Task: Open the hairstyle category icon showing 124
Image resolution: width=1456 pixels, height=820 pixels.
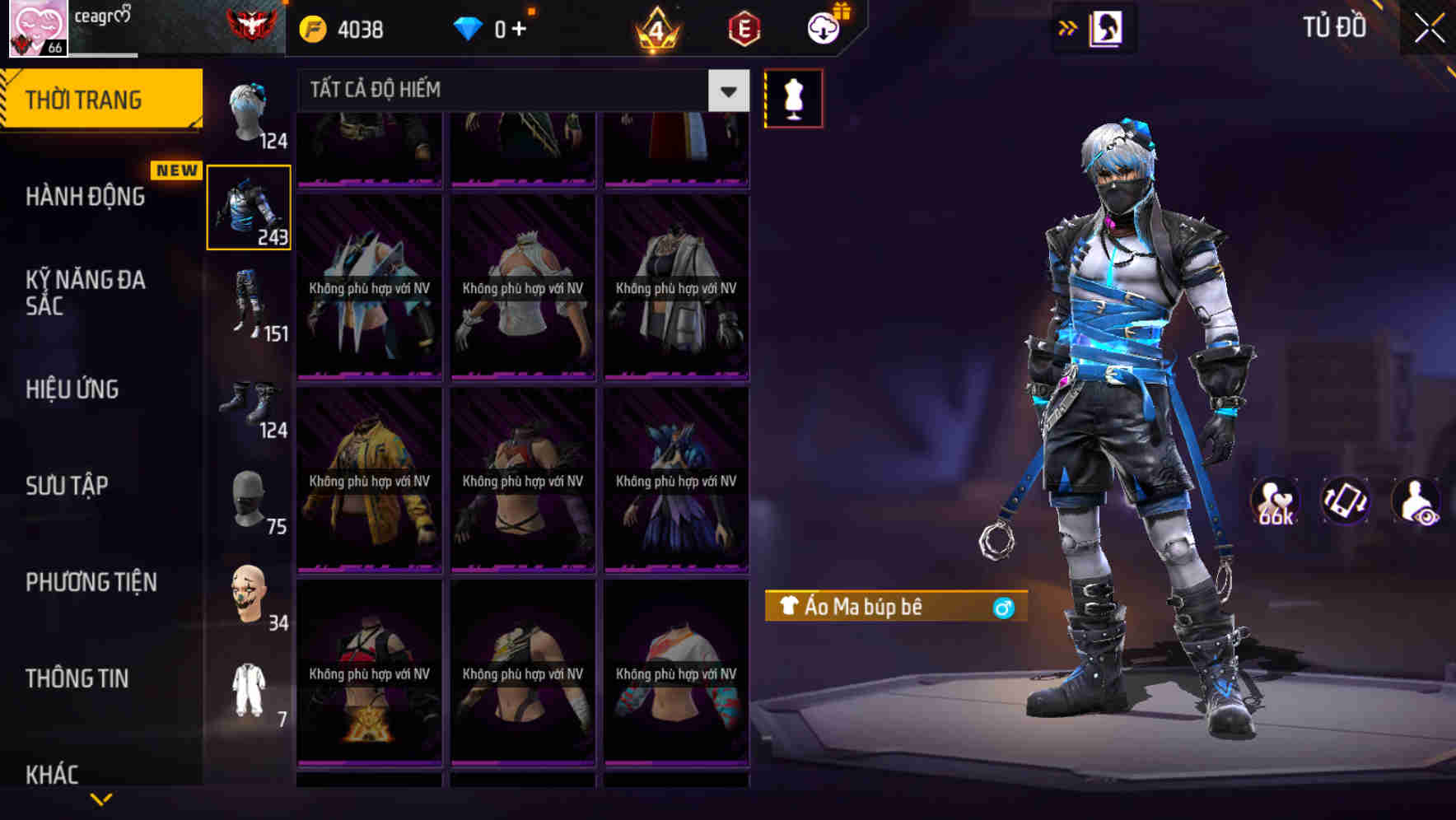Action: click(250, 111)
